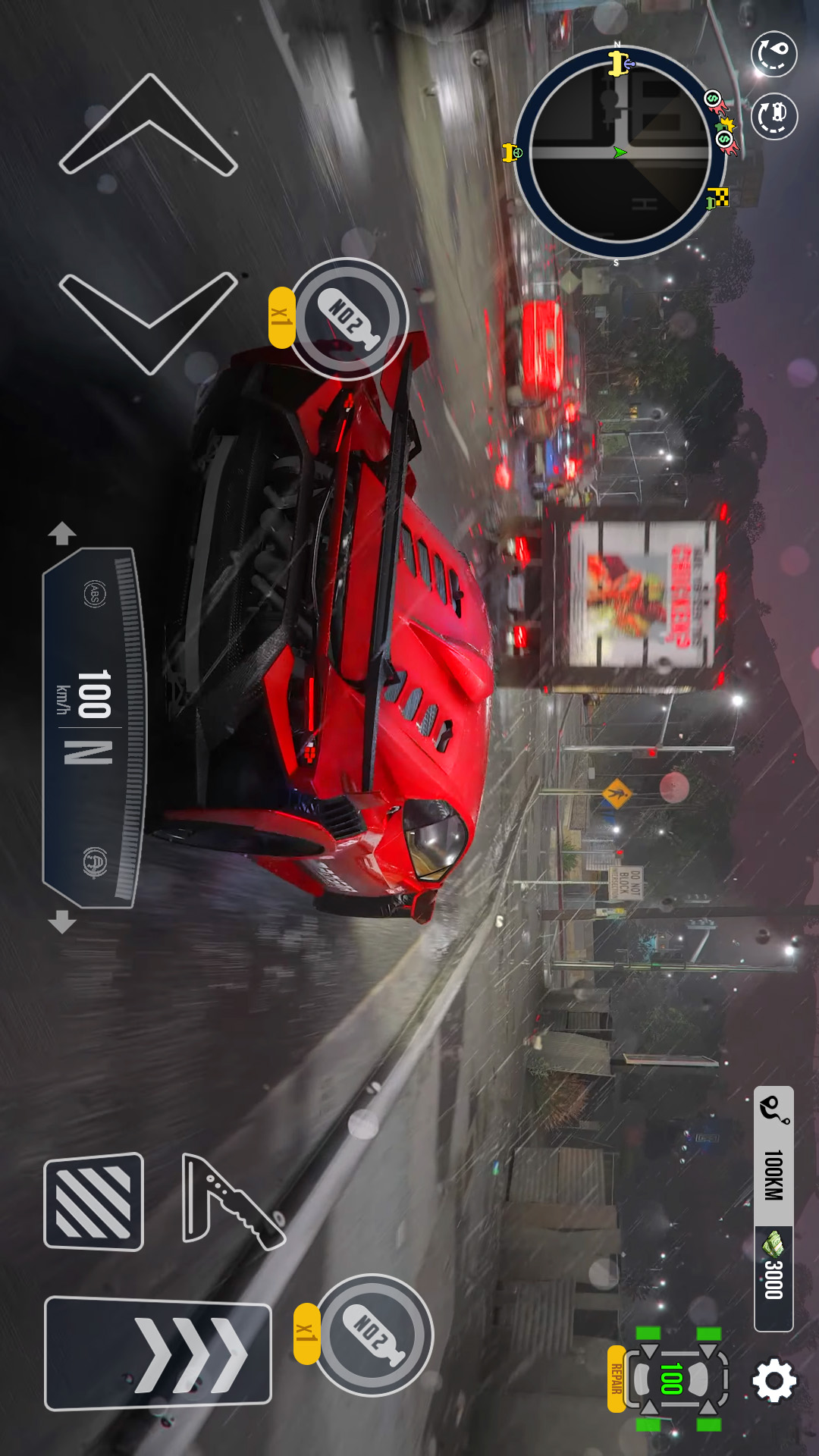Image resolution: width=819 pixels, height=1456 pixels.
Task: Hit the diagonal-striped brake pedal
Action: tap(94, 1202)
